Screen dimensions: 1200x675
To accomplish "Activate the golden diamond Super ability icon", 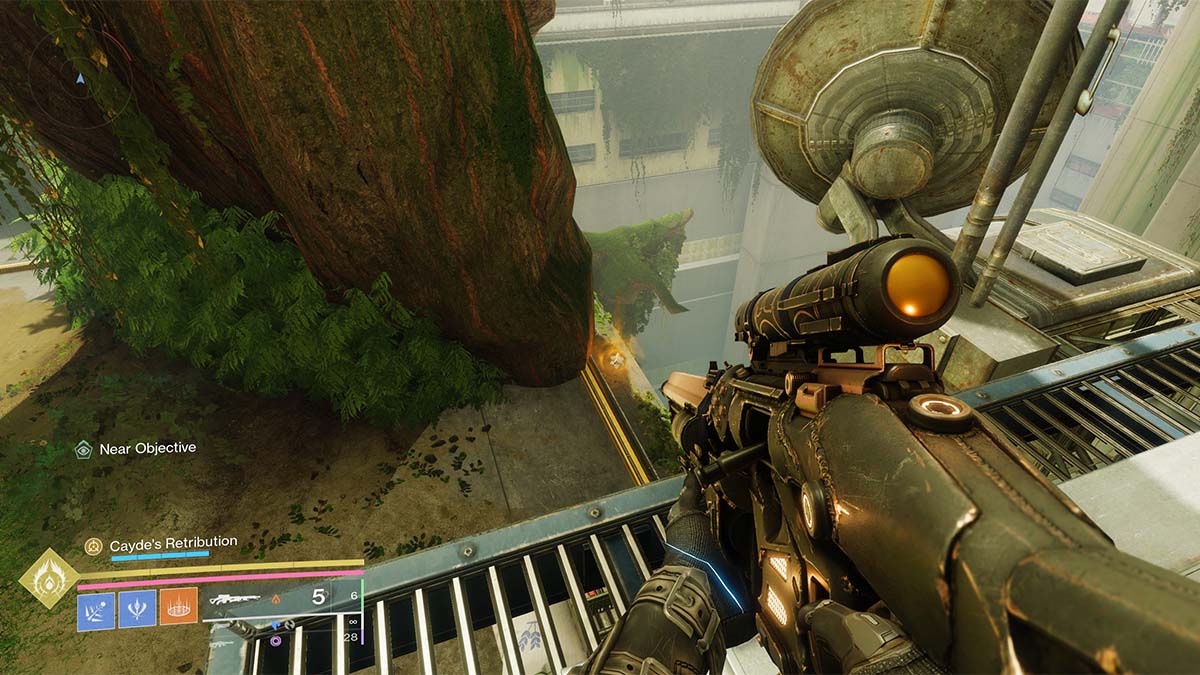I will point(49,580).
